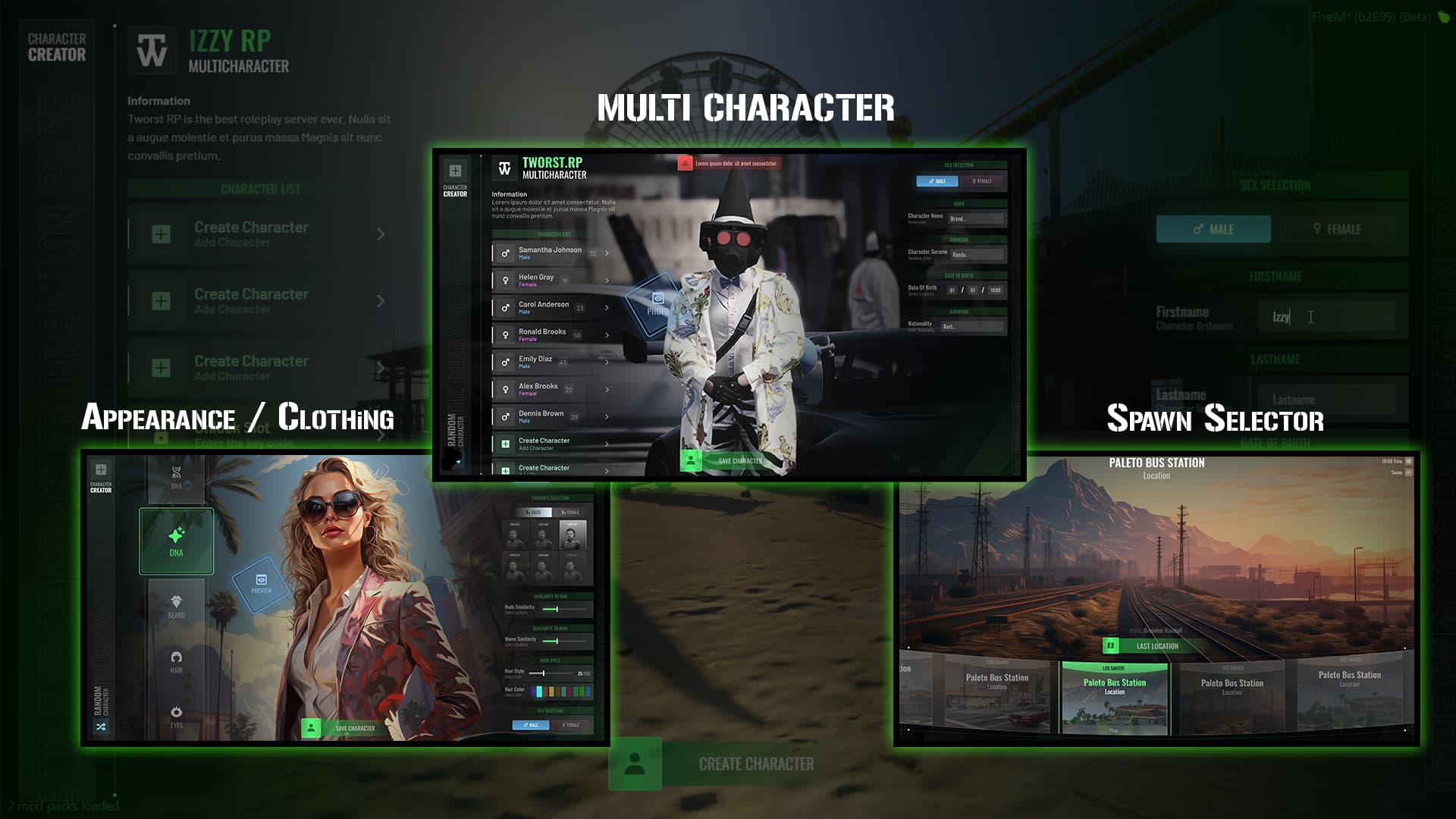The height and width of the screenshot is (819, 1456).
Task: Expand the first Create Character row chevron
Action: coord(607,444)
